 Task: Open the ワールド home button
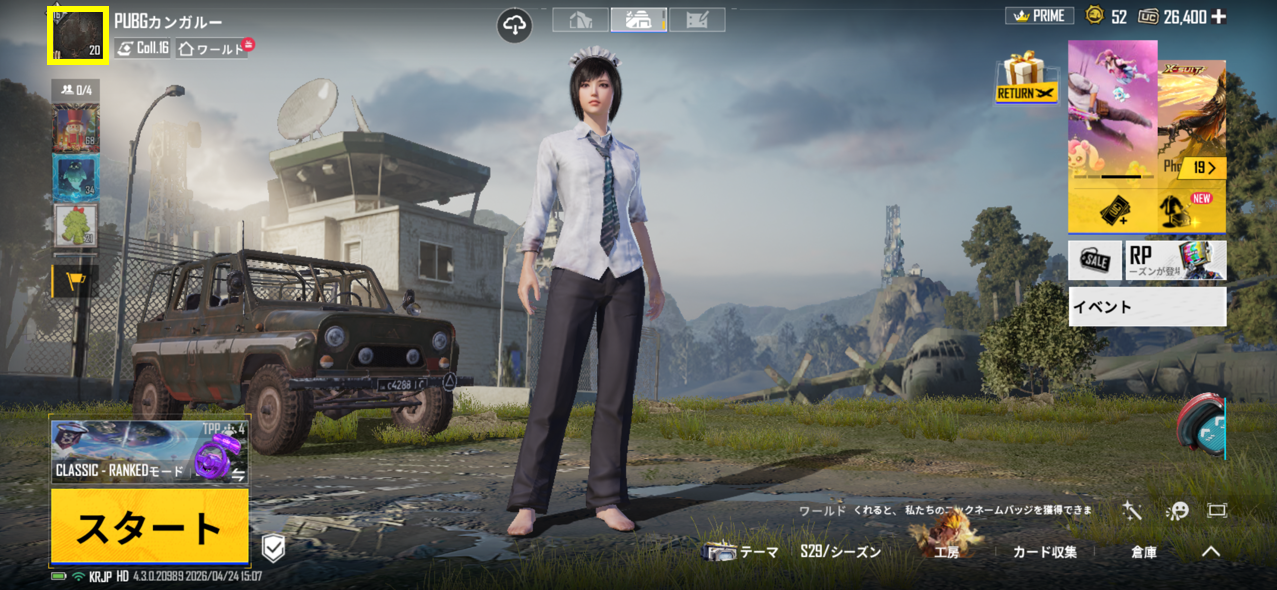(x=212, y=48)
